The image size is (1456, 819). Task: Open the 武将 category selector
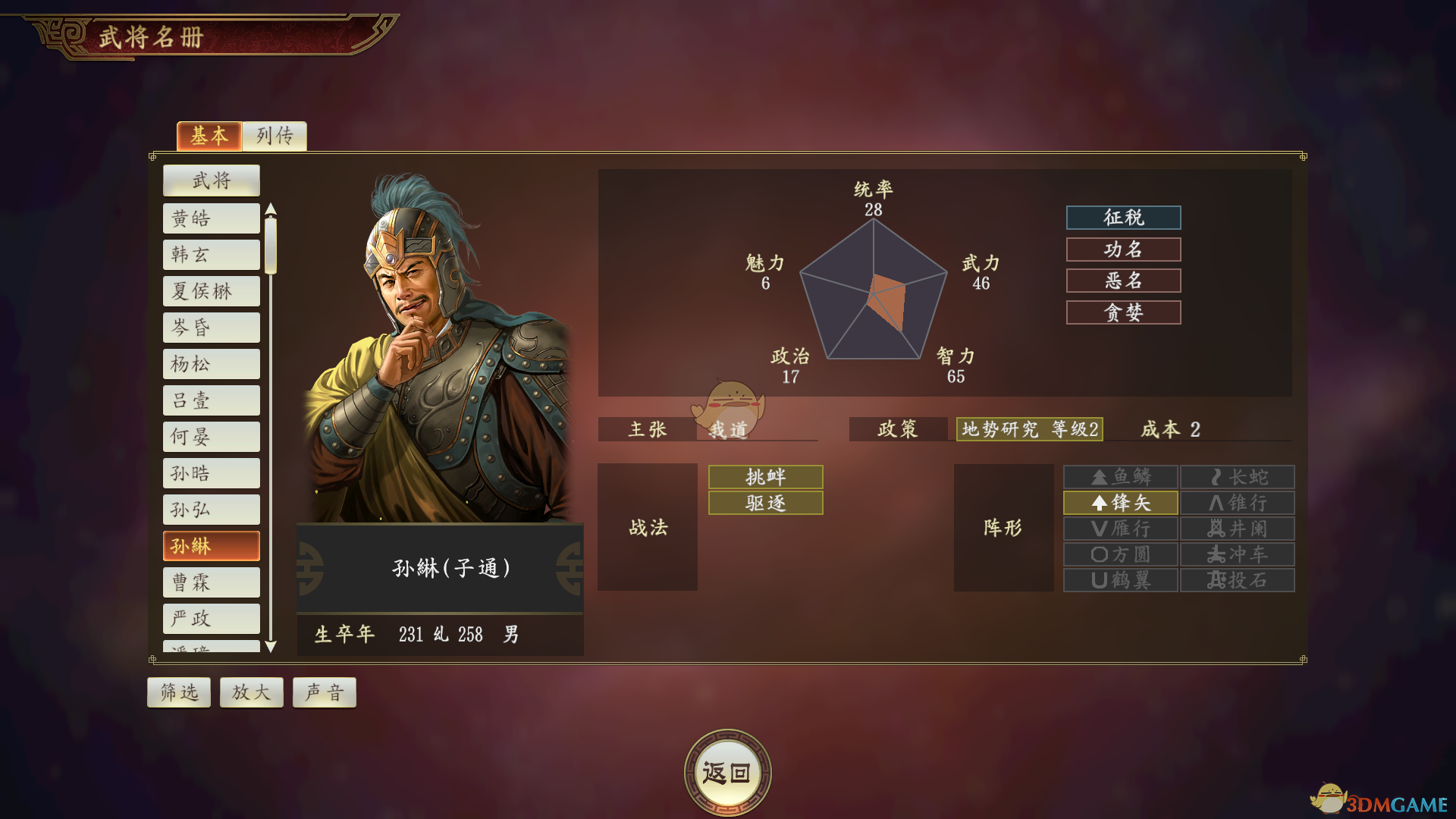pyautogui.click(x=211, y=180)
